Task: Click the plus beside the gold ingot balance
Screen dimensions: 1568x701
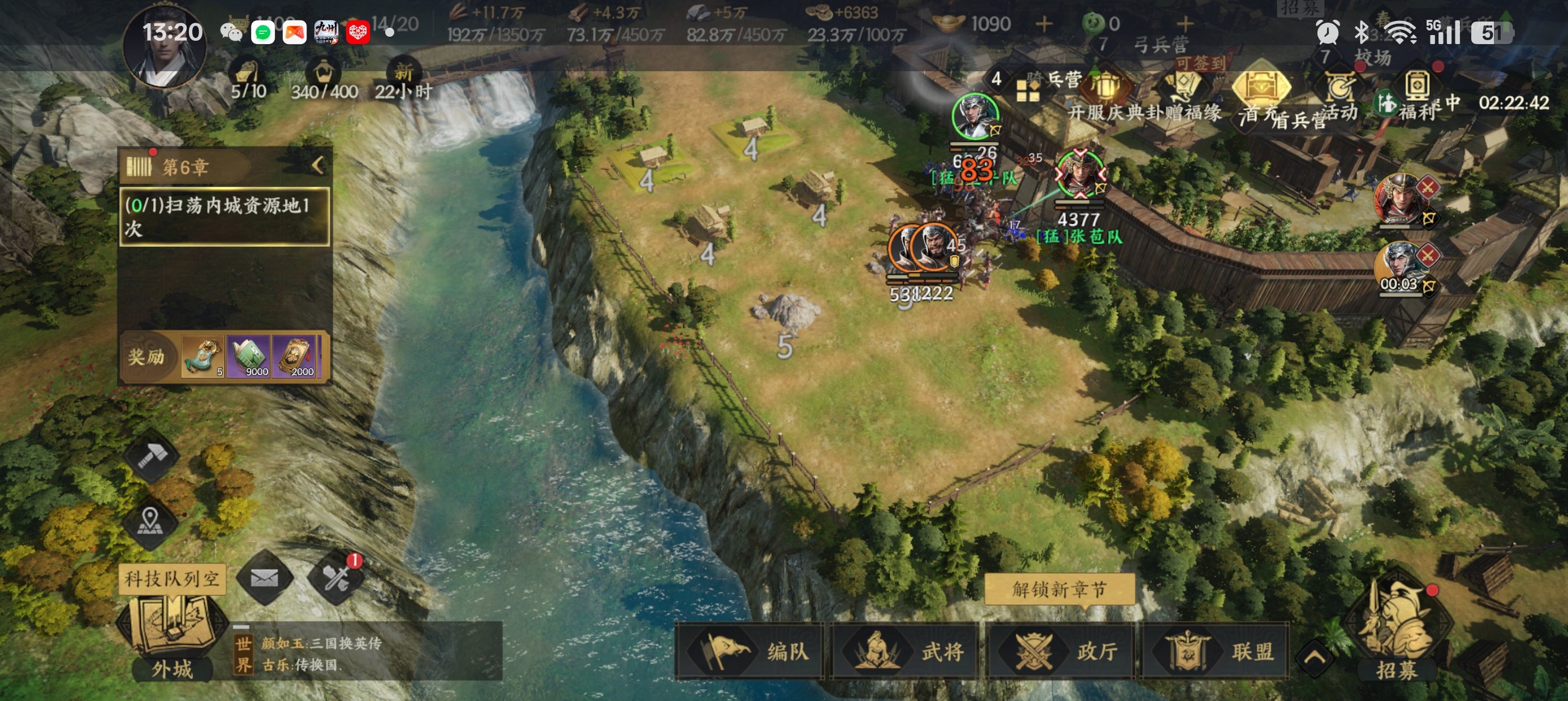Action: (1044, 24)
